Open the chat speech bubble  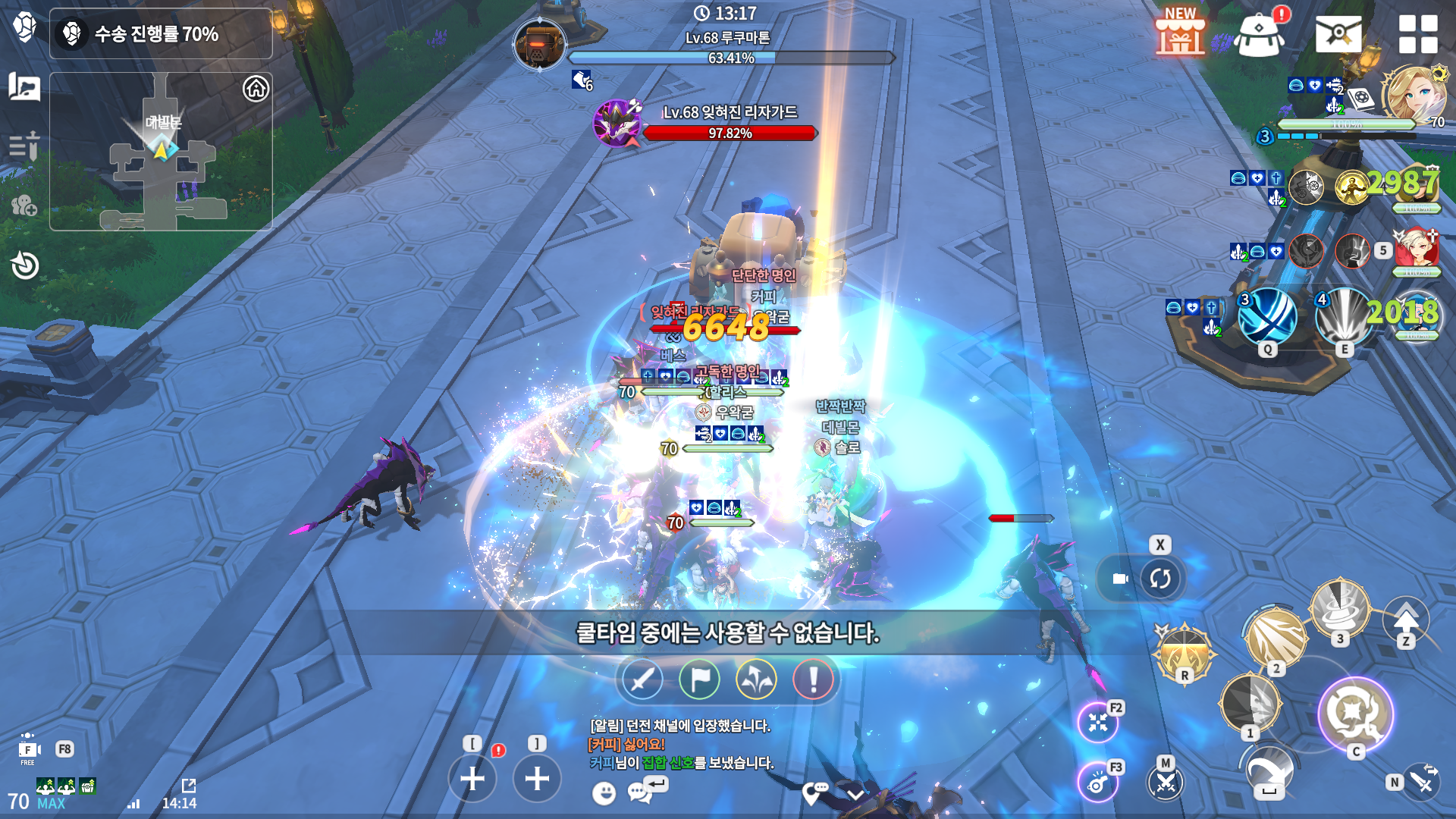pyautogui.click(x=640, y=793)
